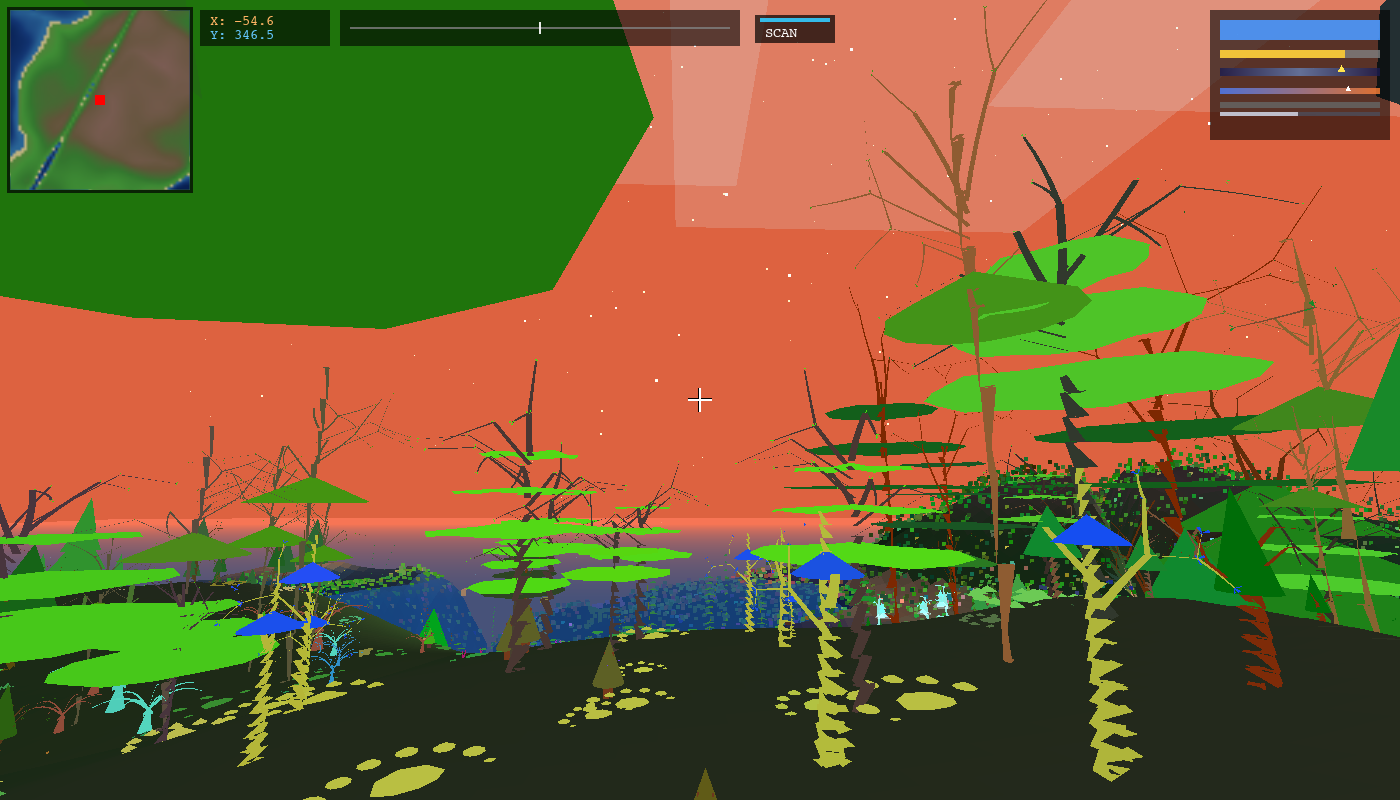Click the red player marker on the minimap
The height and width of the screenshot is (800, 1400).
(x=99, y=100)
